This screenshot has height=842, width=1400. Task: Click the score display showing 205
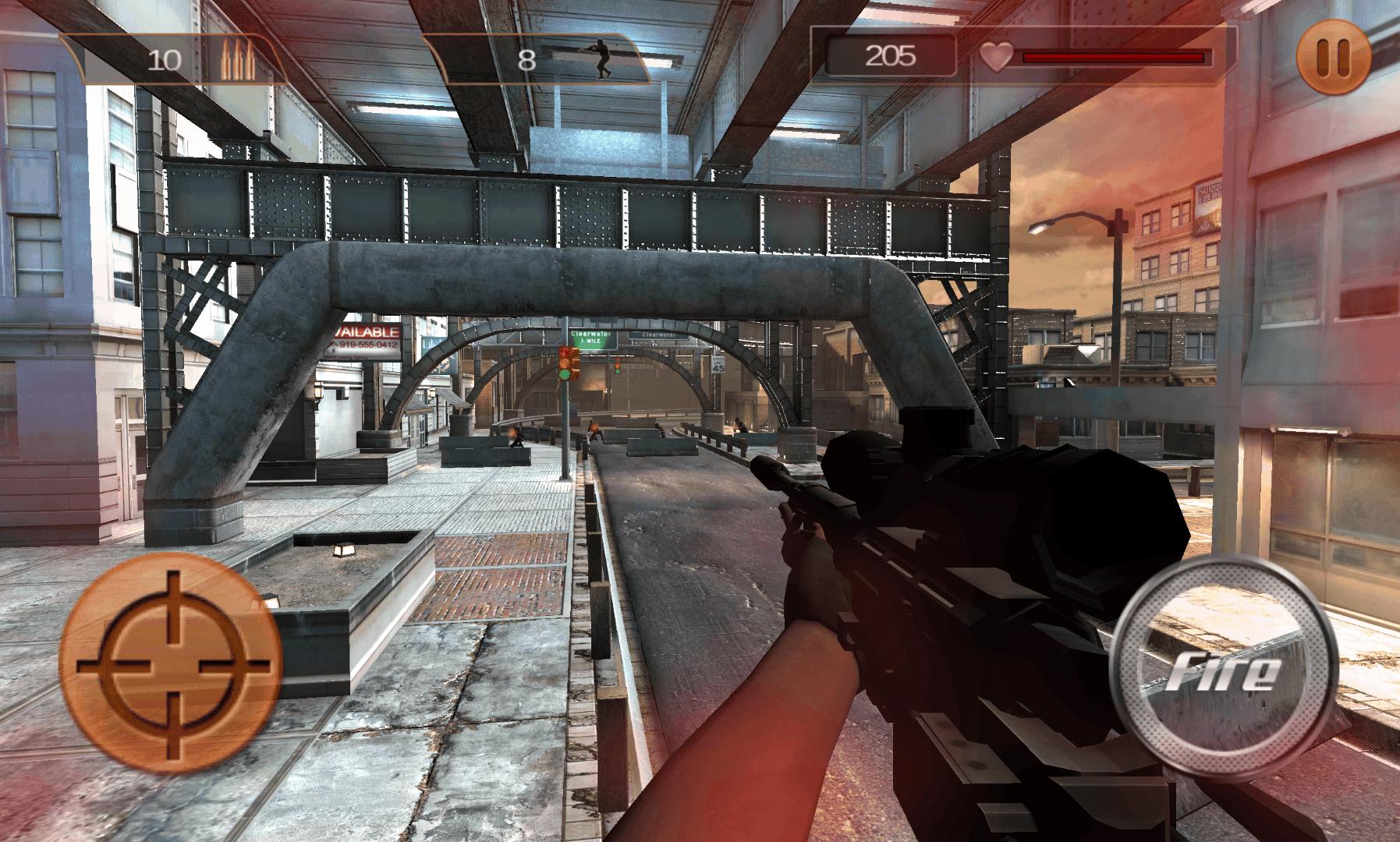tap(889, 55)
